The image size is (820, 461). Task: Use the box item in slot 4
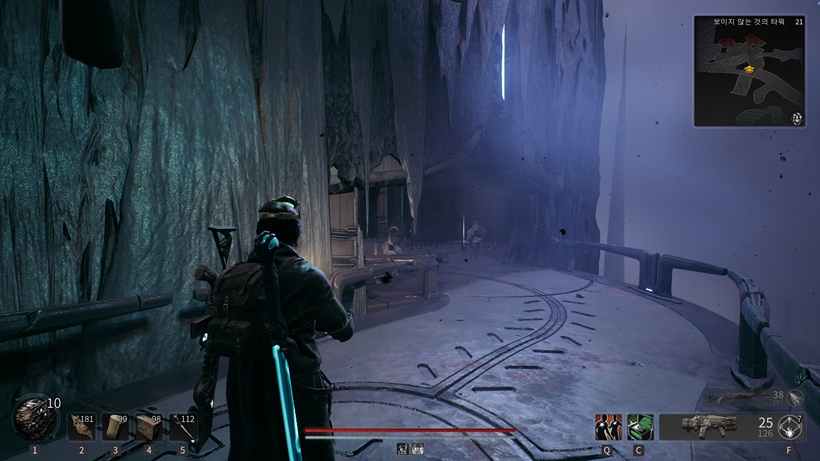(x=148, y=425)
